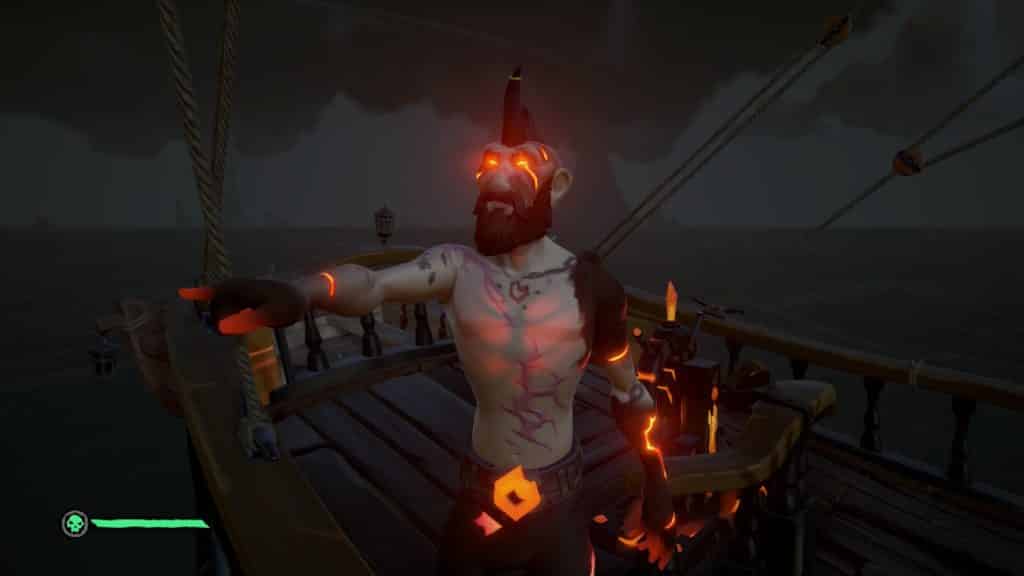Image resolution: width=1024 pixels, height=576 pixels.
Task: Click the green skull icon beside the health bar
Action: pyautogui.click(x=73, y=523)
